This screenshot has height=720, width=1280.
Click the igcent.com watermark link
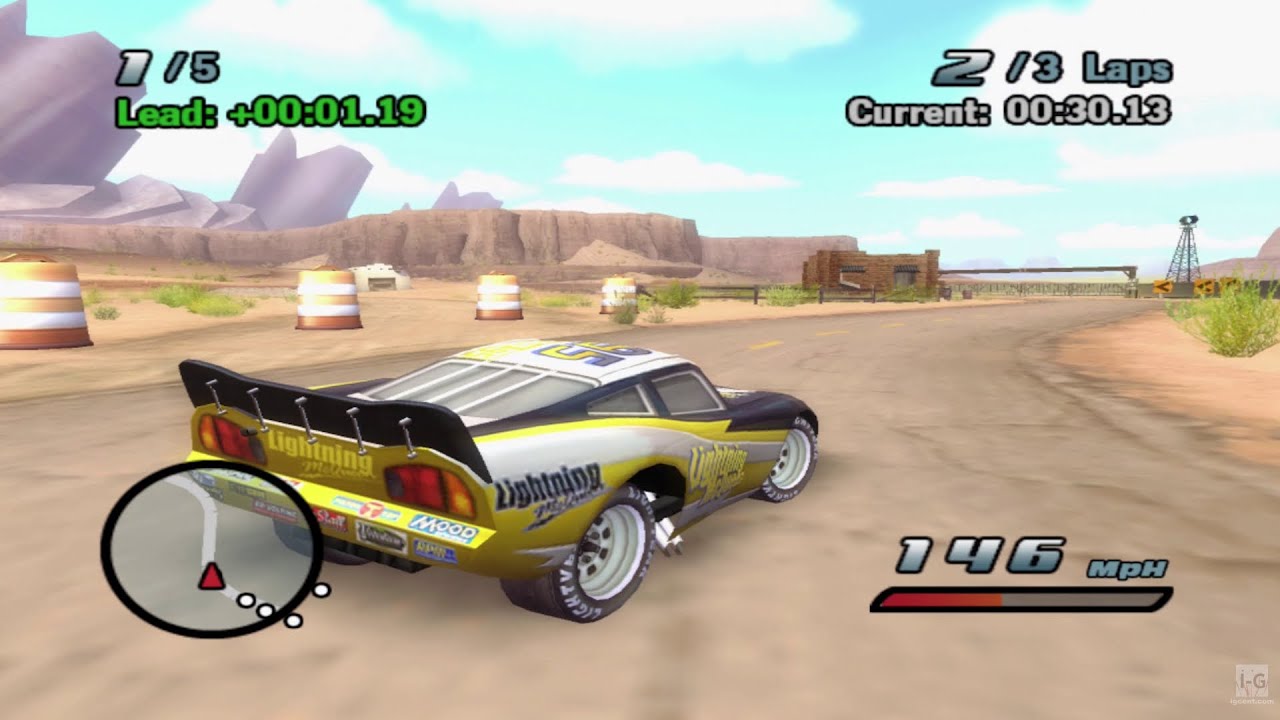1252,701
